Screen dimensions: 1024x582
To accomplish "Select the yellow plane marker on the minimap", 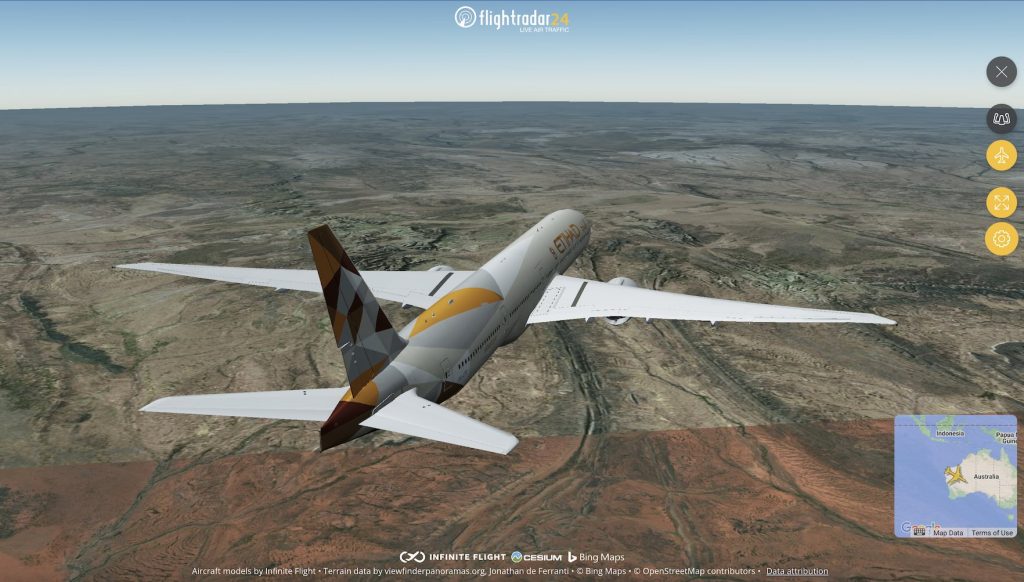I will click(957, 475).
